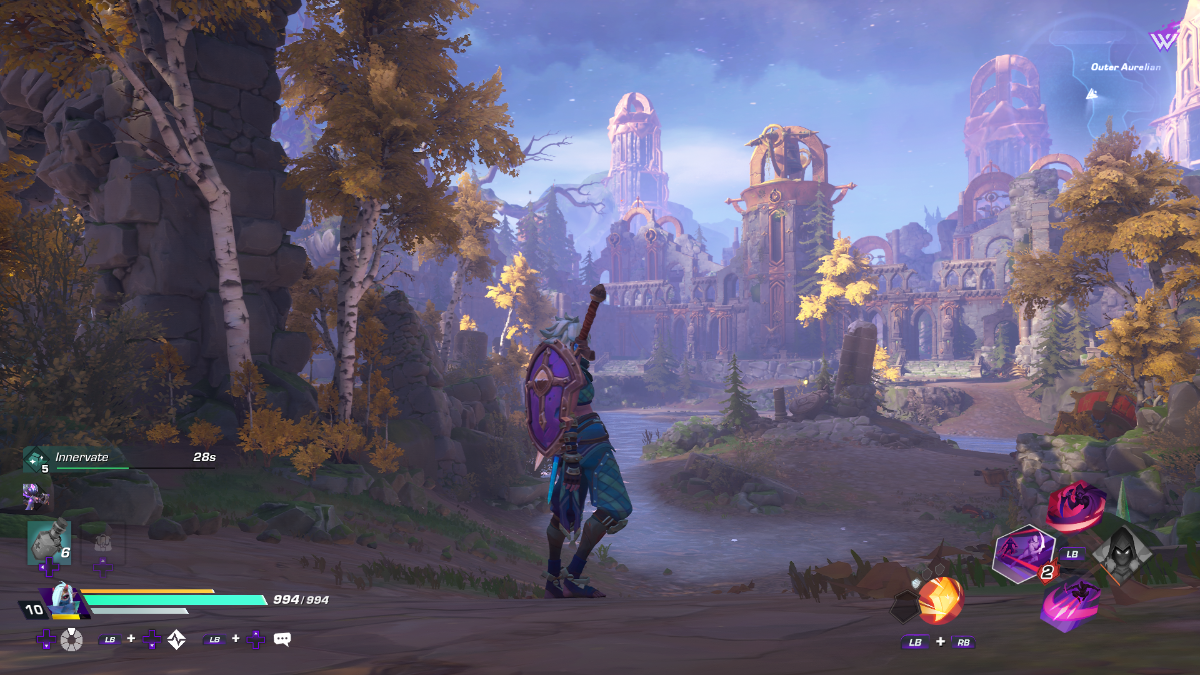Cast the purple dash strike ability
This screenshot has width=1200, height=675.
1071,603
